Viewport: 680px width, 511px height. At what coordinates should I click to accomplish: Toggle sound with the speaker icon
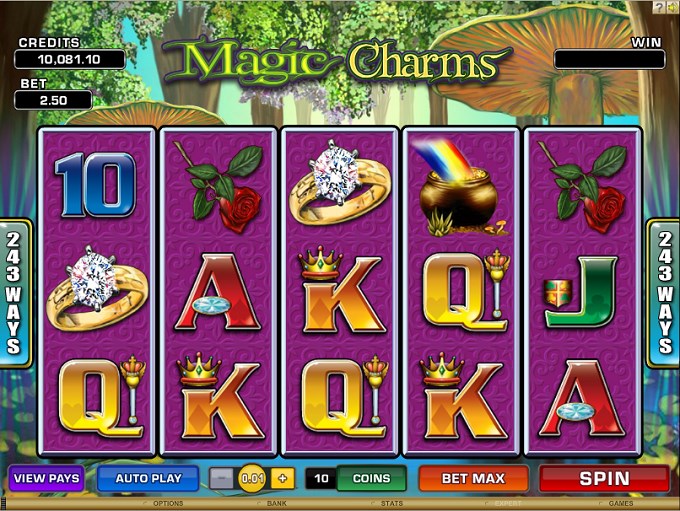pyautogui.click(x=672, y=7)
